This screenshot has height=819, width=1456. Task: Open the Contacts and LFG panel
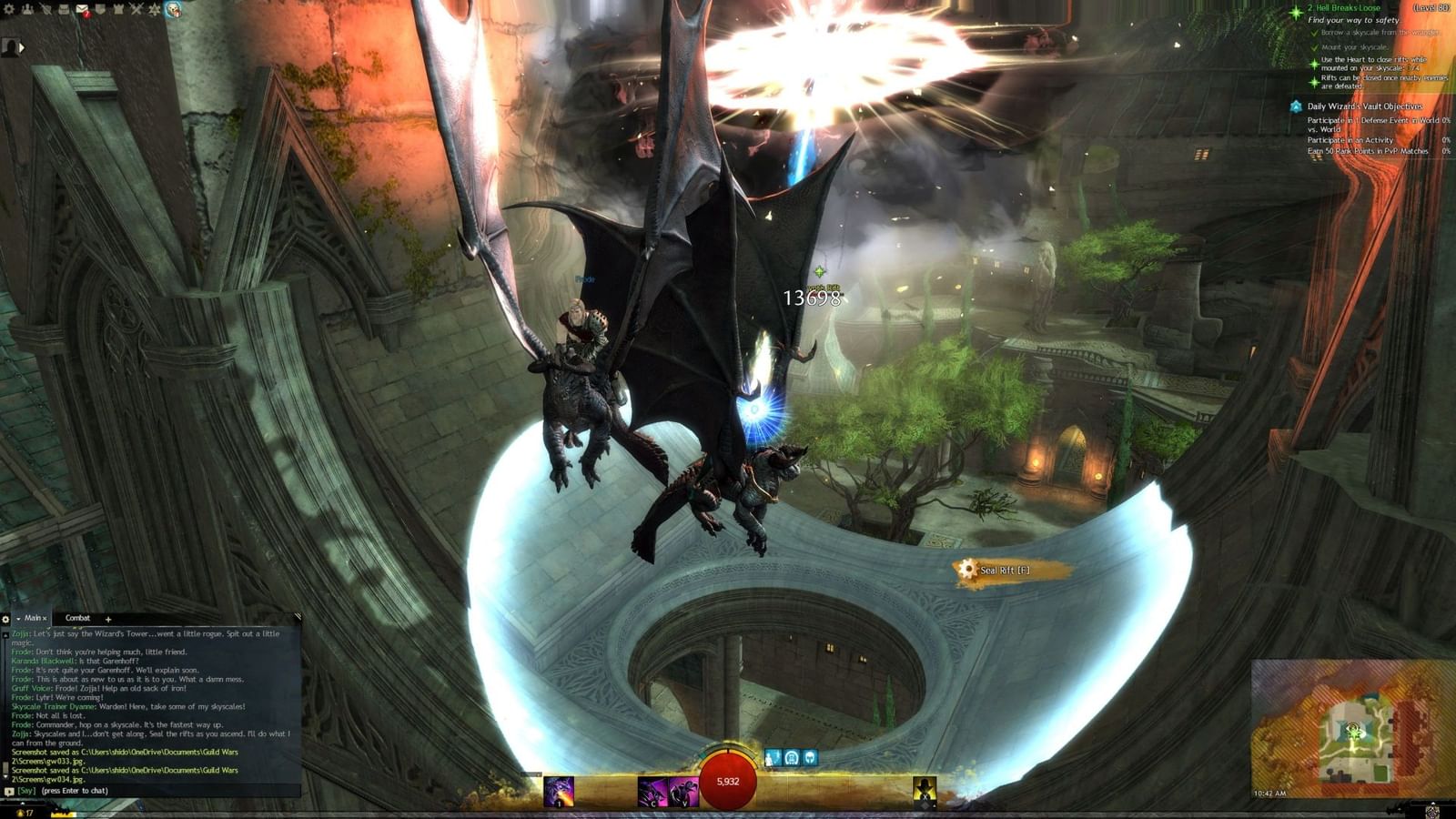pos(27,10)
